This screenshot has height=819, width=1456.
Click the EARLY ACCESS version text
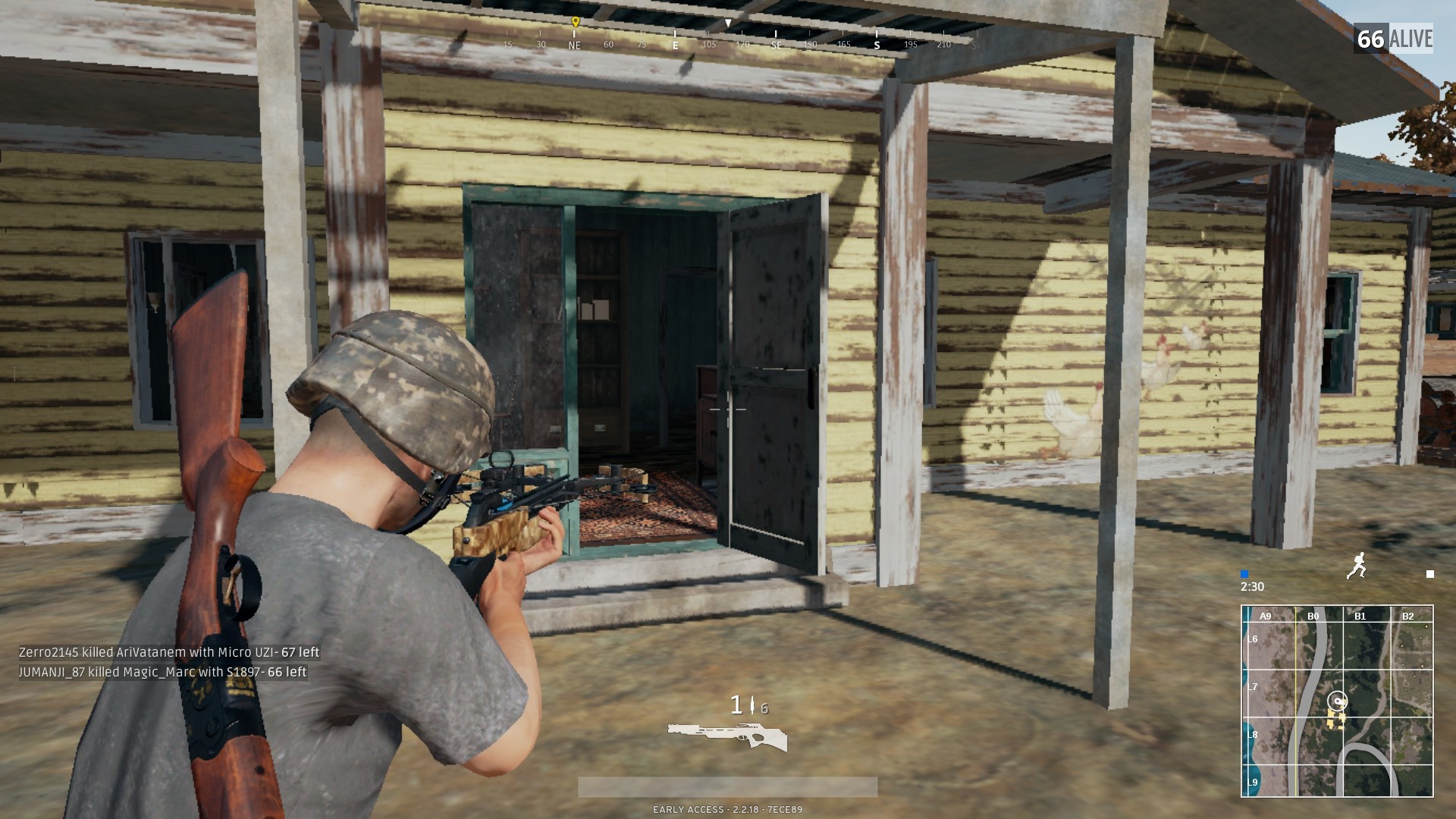tap(728, 808)
